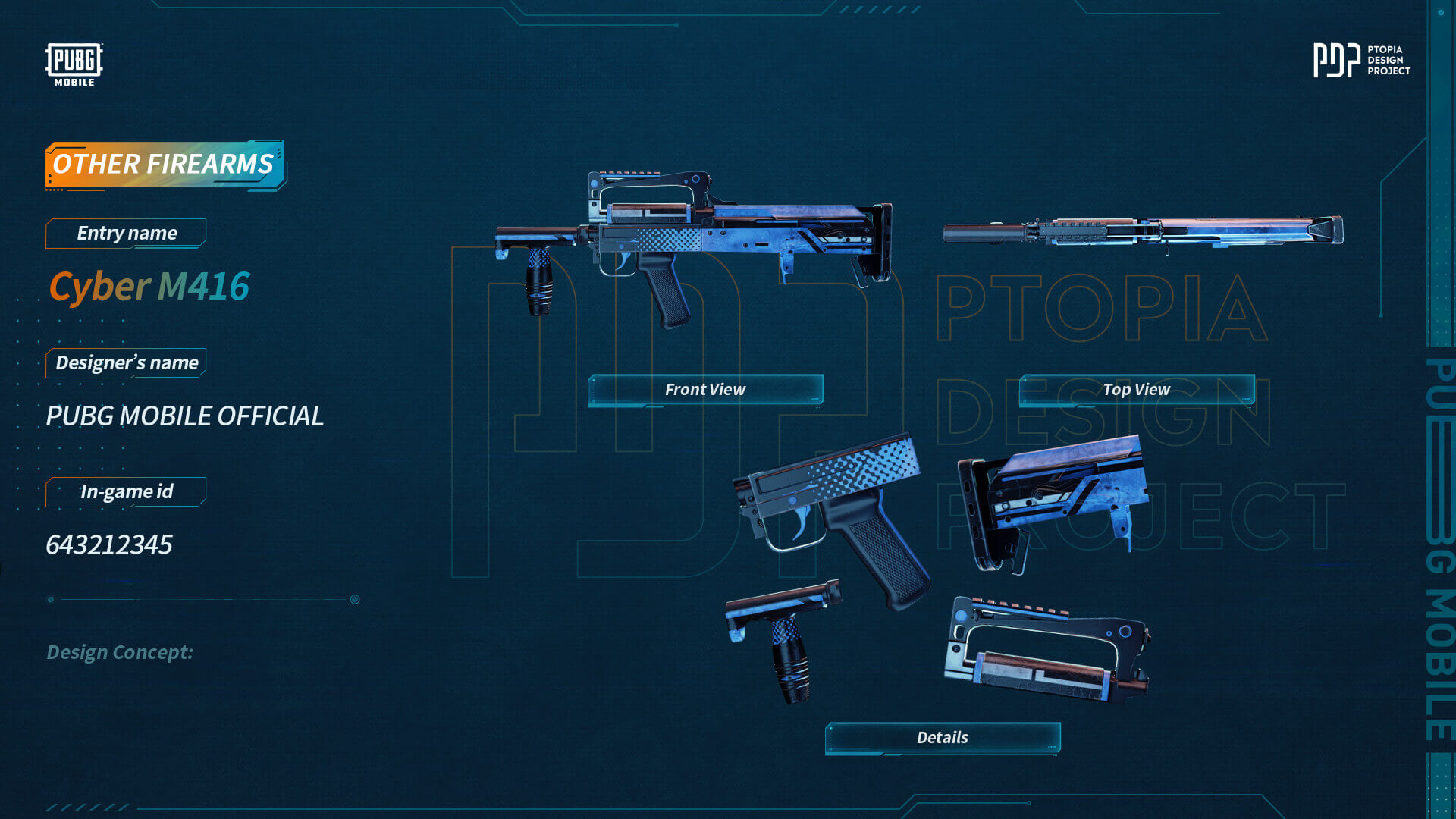Select the Top View label button
Image resolution: width=1456 pixels, height=819 pixels.
[x=1136, y=390]
